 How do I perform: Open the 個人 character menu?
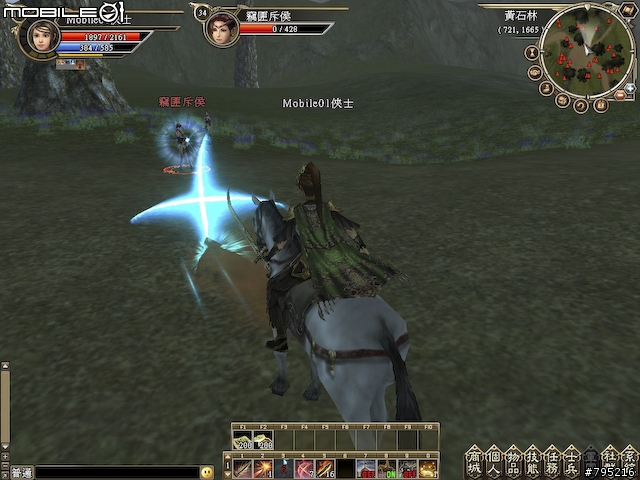(494, 462)
